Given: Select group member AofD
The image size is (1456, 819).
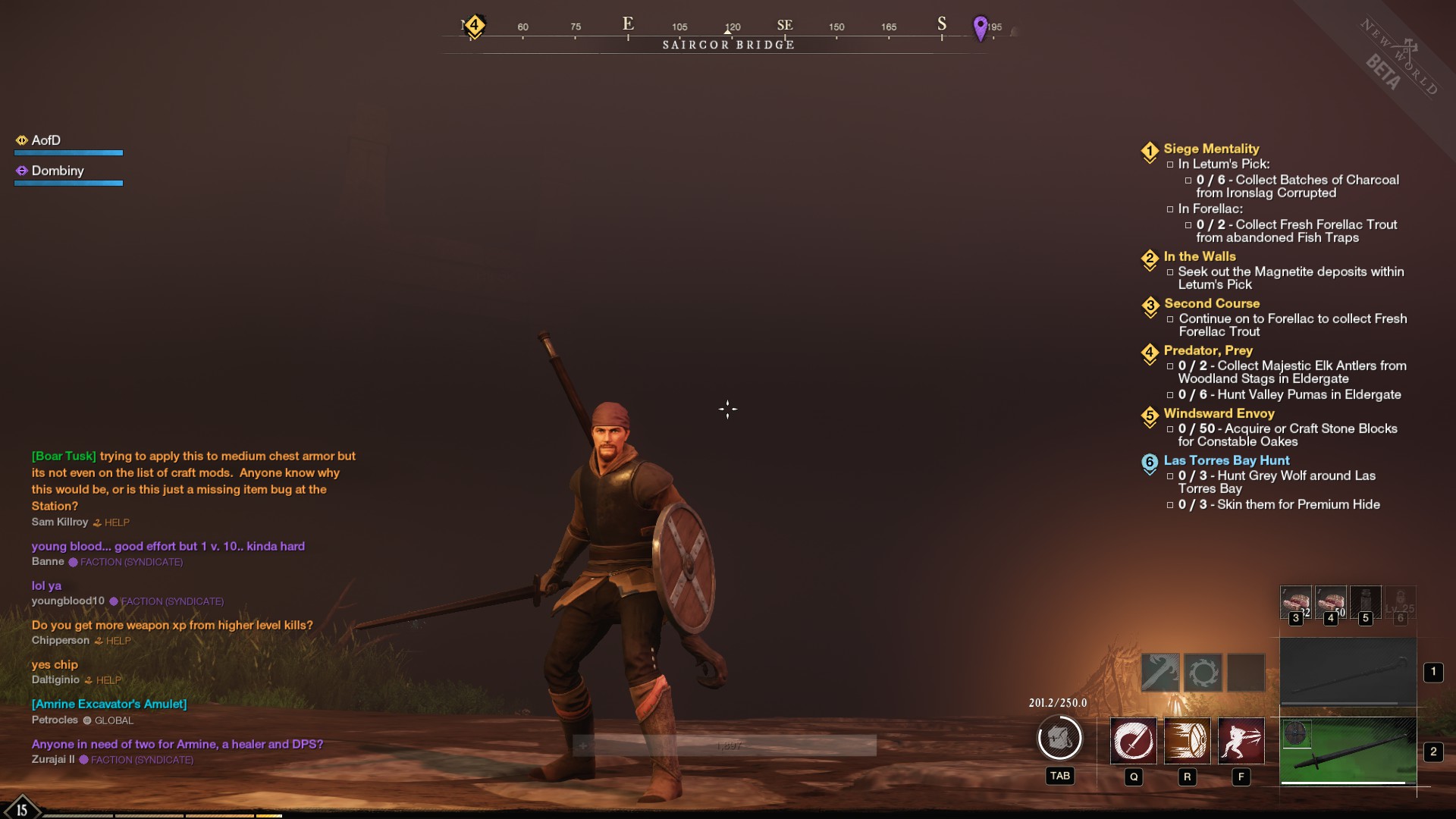Looking at the screenshot, I should coord(45,140).
